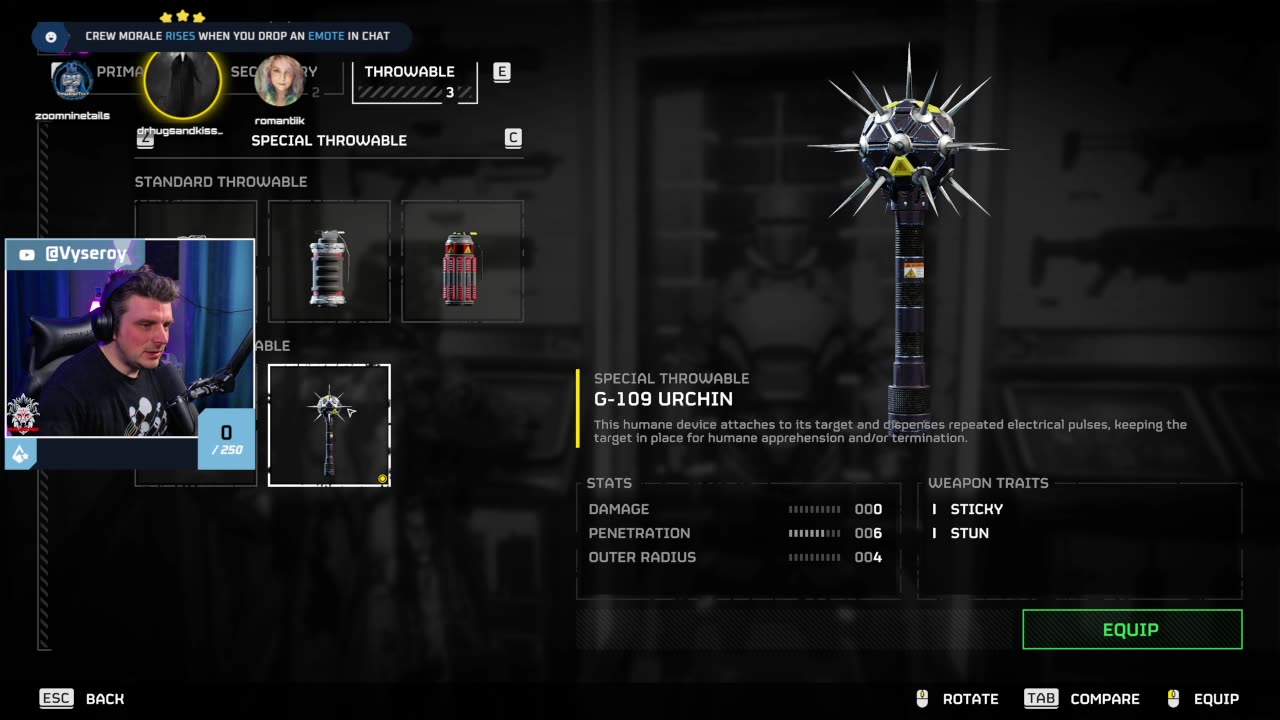Click romantiik's player avatar
This screenshot has width=1280, height=720.
pos(279,82)
